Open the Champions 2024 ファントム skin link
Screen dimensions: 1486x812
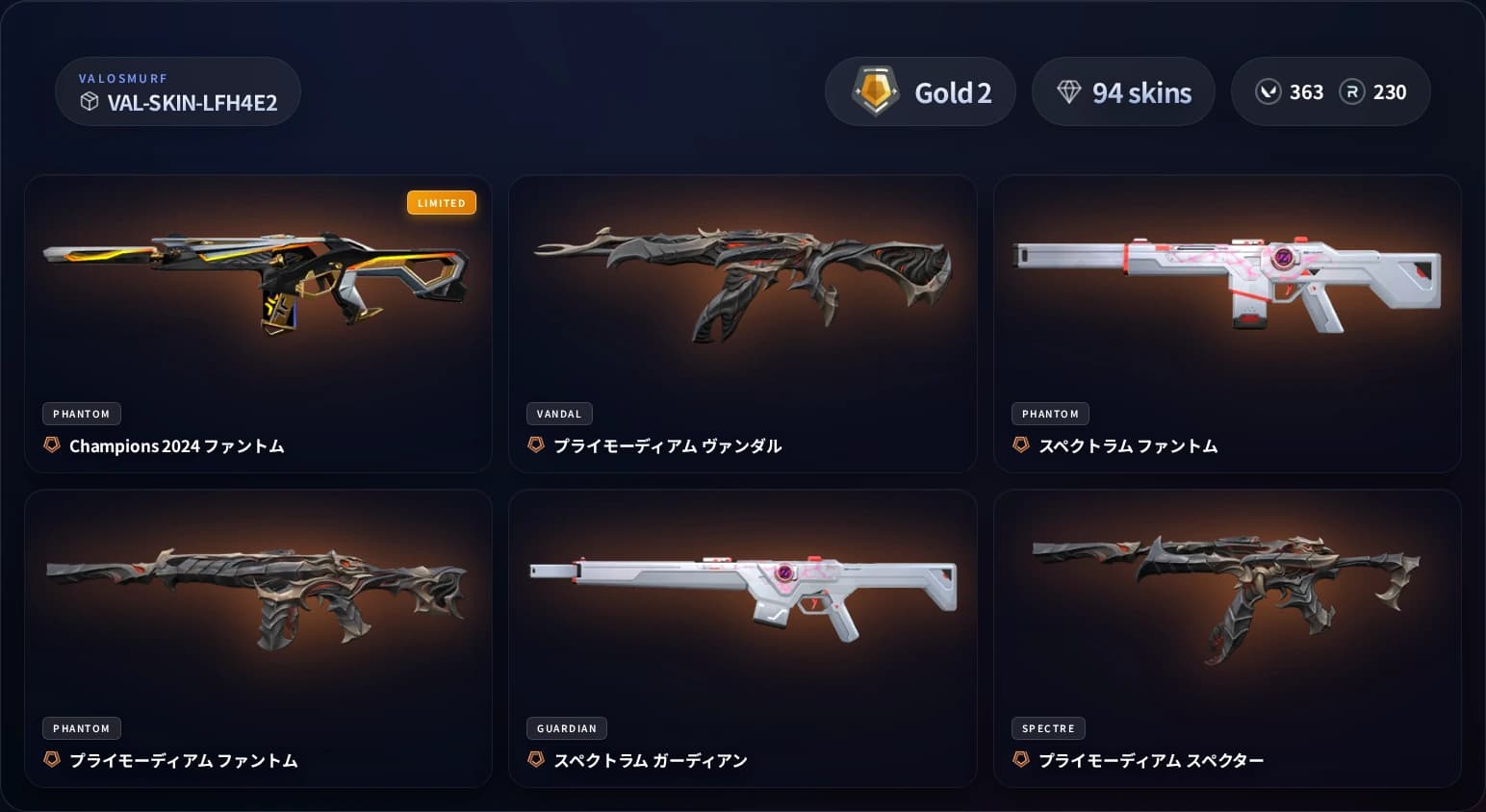pyautogui.click(x=177, y=445)
